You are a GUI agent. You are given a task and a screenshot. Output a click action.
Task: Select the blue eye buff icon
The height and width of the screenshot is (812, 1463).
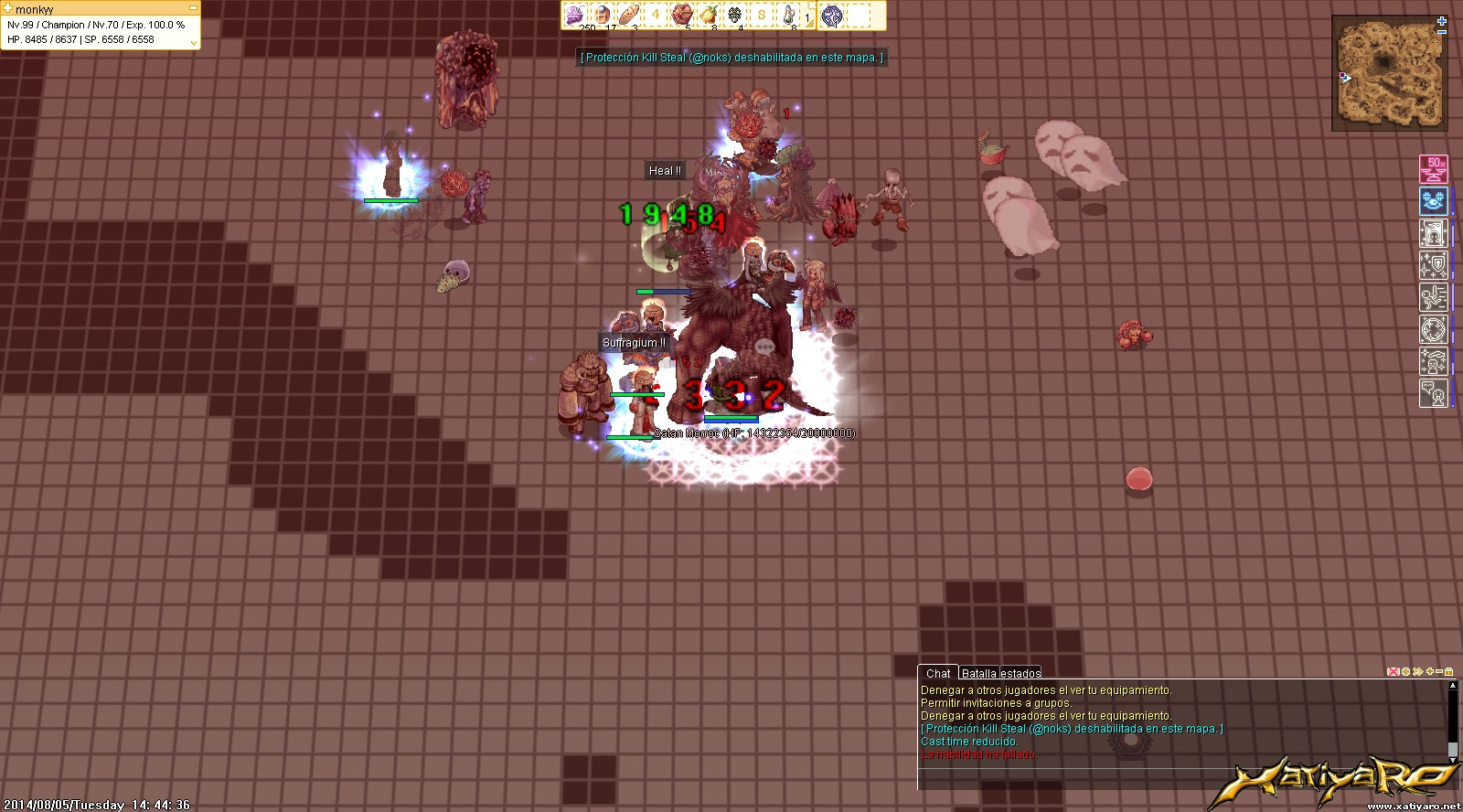(1433, 201)
